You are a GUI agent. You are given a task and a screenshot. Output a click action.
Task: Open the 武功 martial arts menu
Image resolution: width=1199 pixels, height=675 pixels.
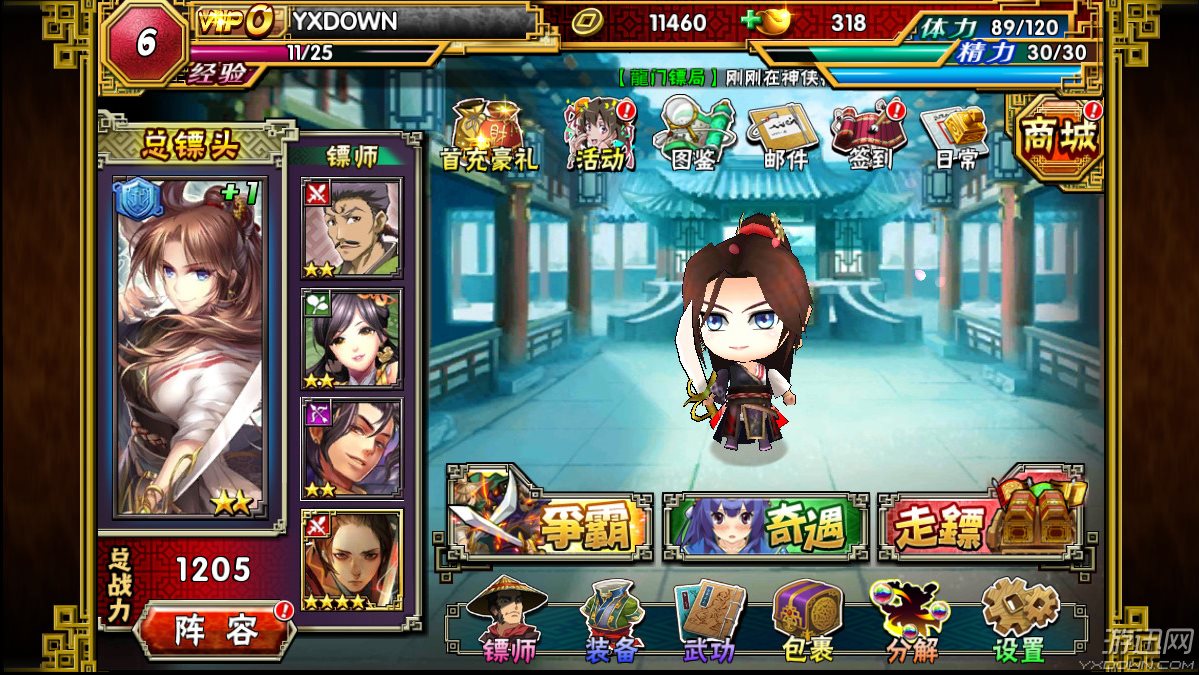click(x=710, y=622)
